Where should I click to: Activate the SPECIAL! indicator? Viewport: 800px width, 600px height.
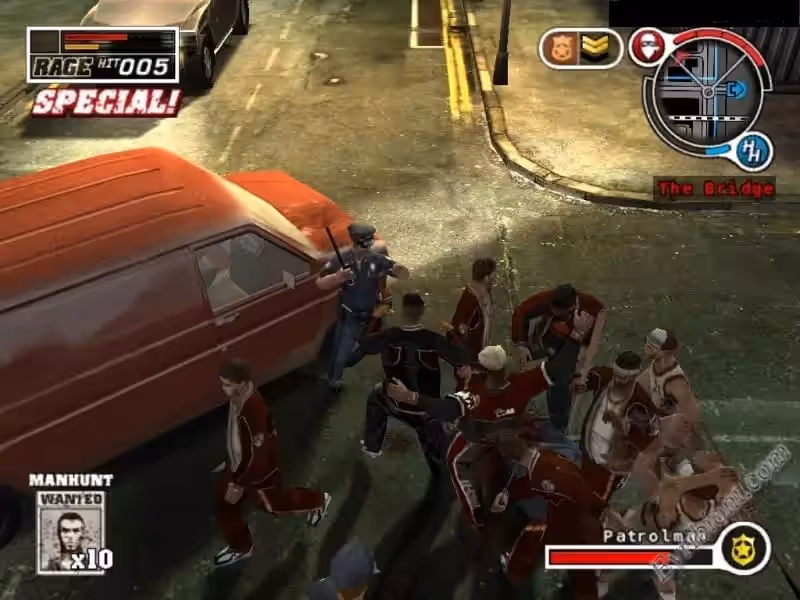click(106, 101)
